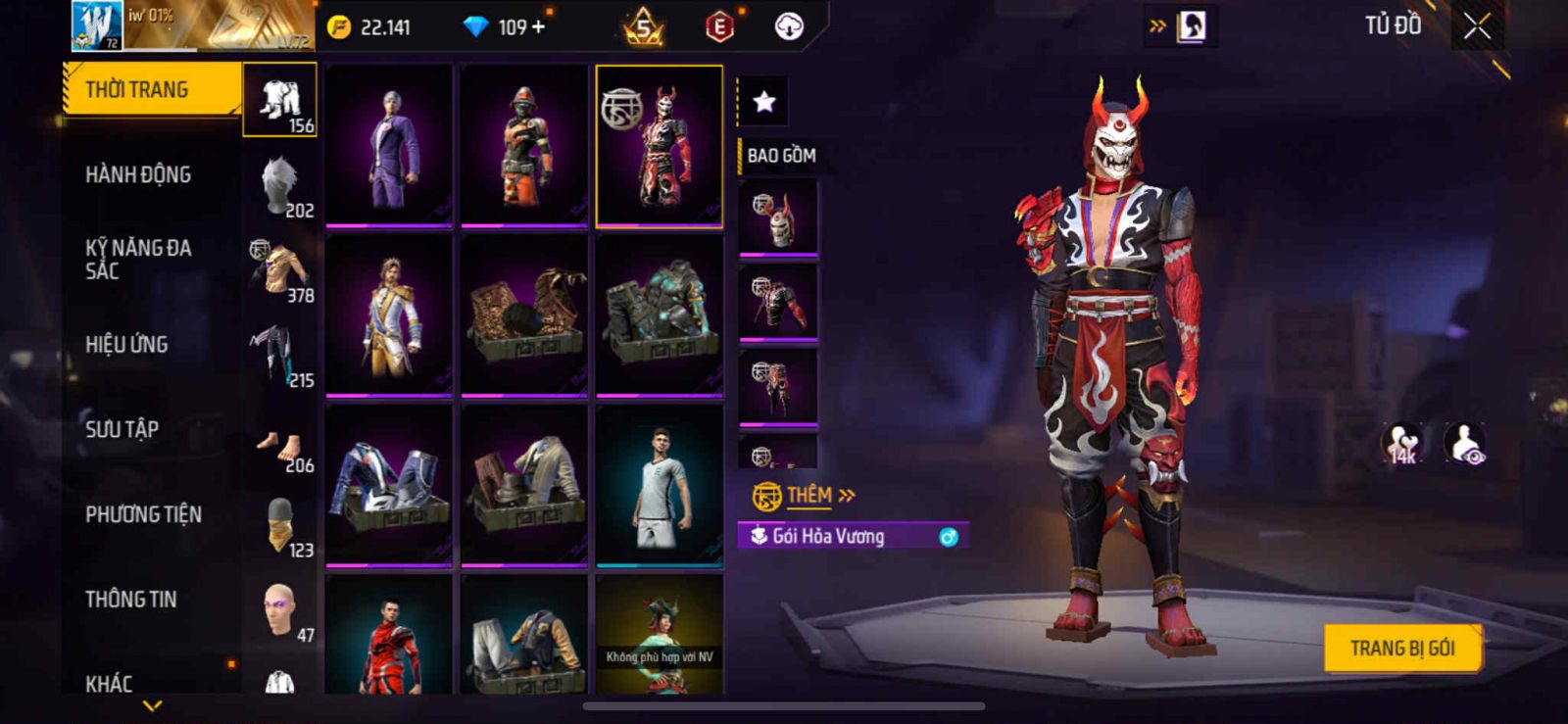Select the oni mask piece in Bao Gồm
Viewport: 1568px width, 724px height.
(778, 217)
